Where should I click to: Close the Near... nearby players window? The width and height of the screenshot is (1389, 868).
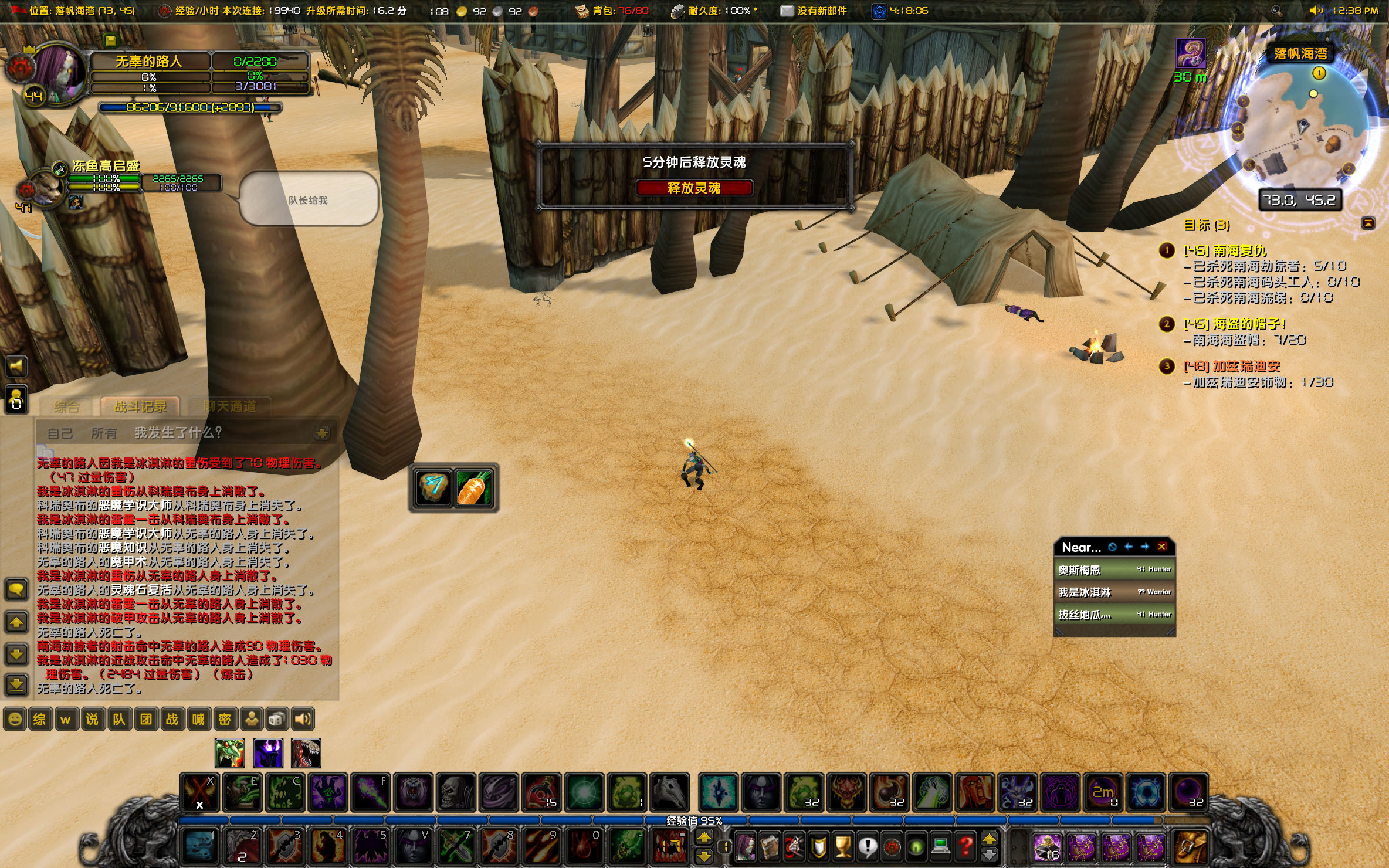point(1161,547)
